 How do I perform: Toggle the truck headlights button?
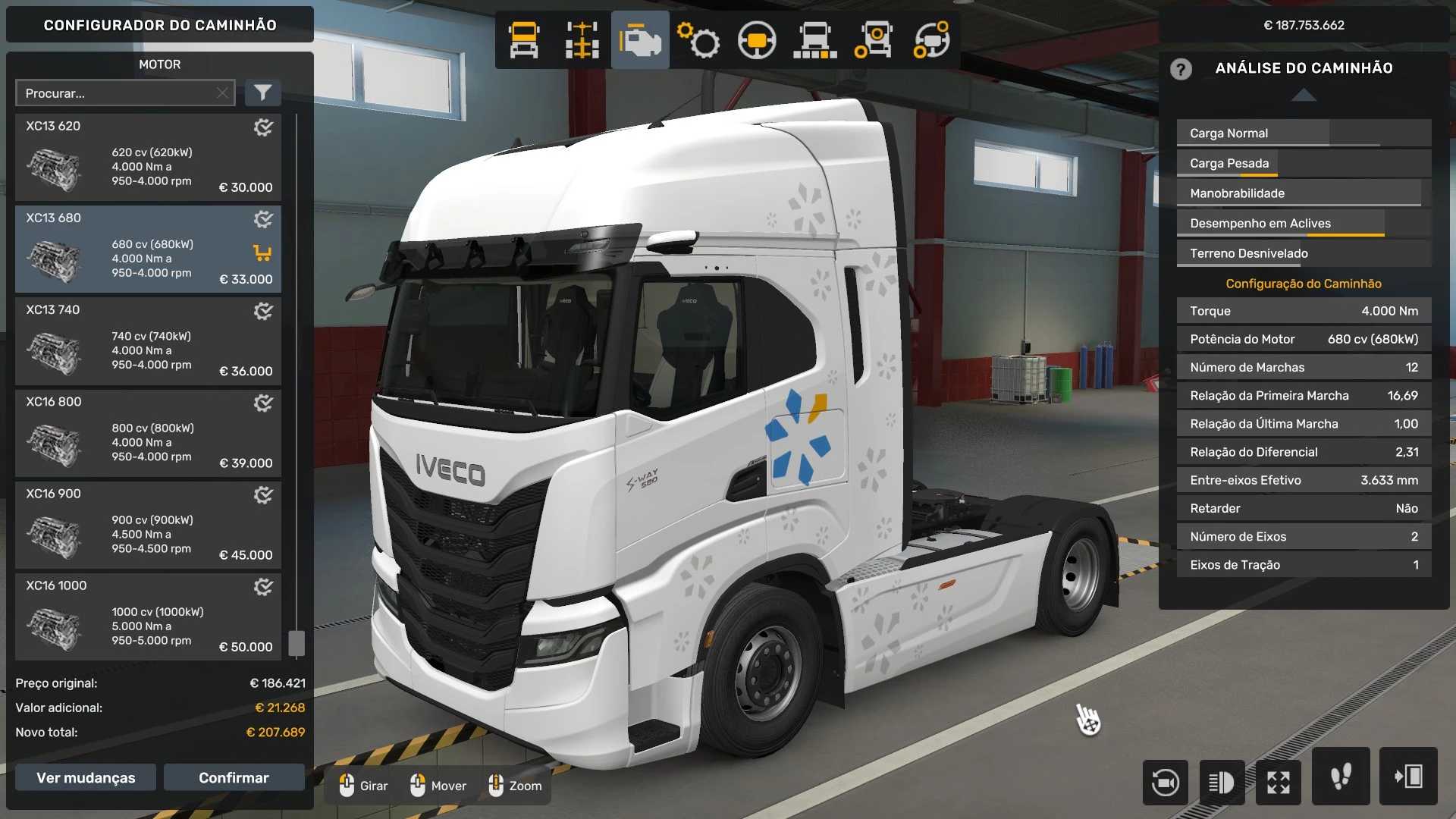coord(1222,782)
